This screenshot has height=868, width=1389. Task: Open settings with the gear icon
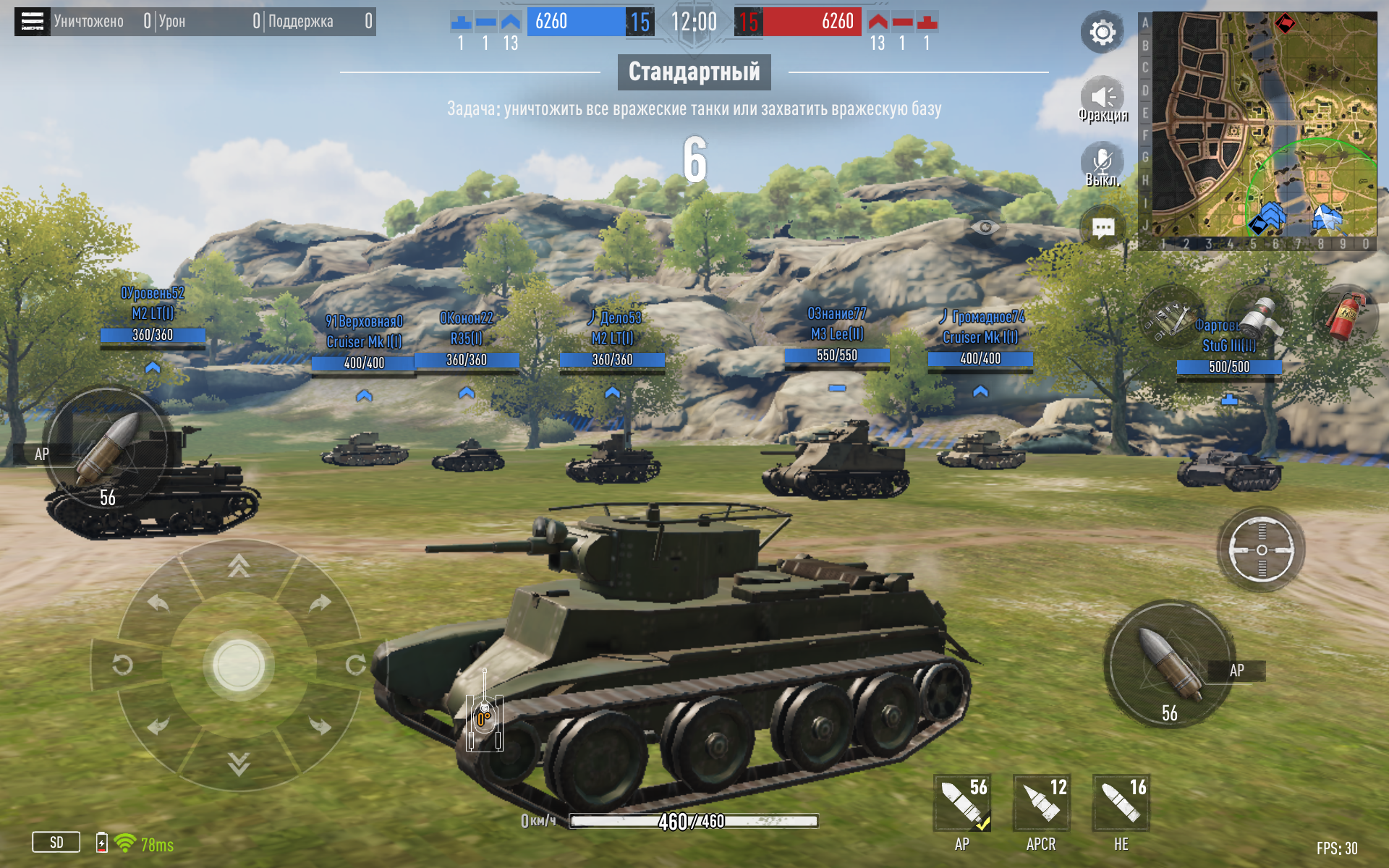1102,33
